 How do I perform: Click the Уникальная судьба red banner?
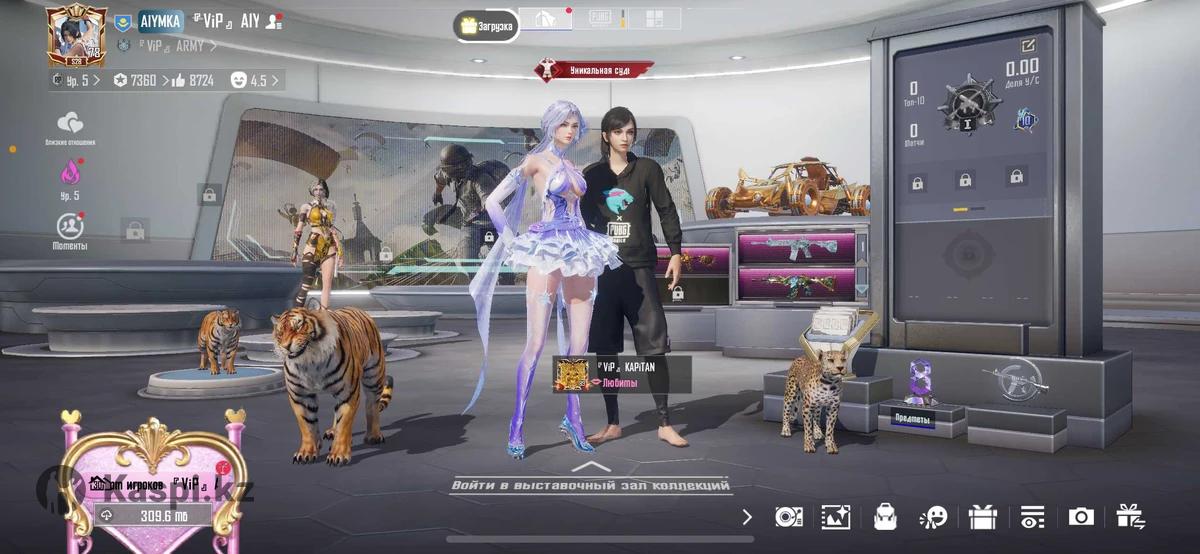point(594,69)
